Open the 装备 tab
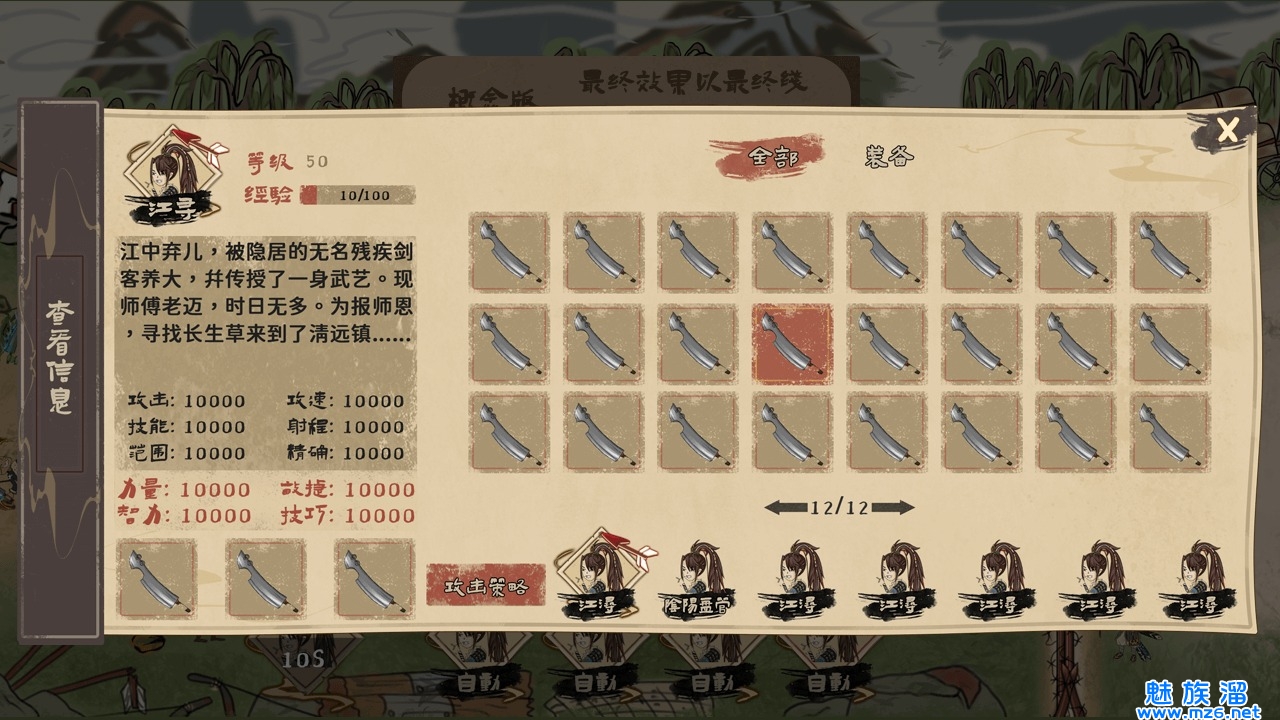1280x720 pixels. [x=889, y=157]
